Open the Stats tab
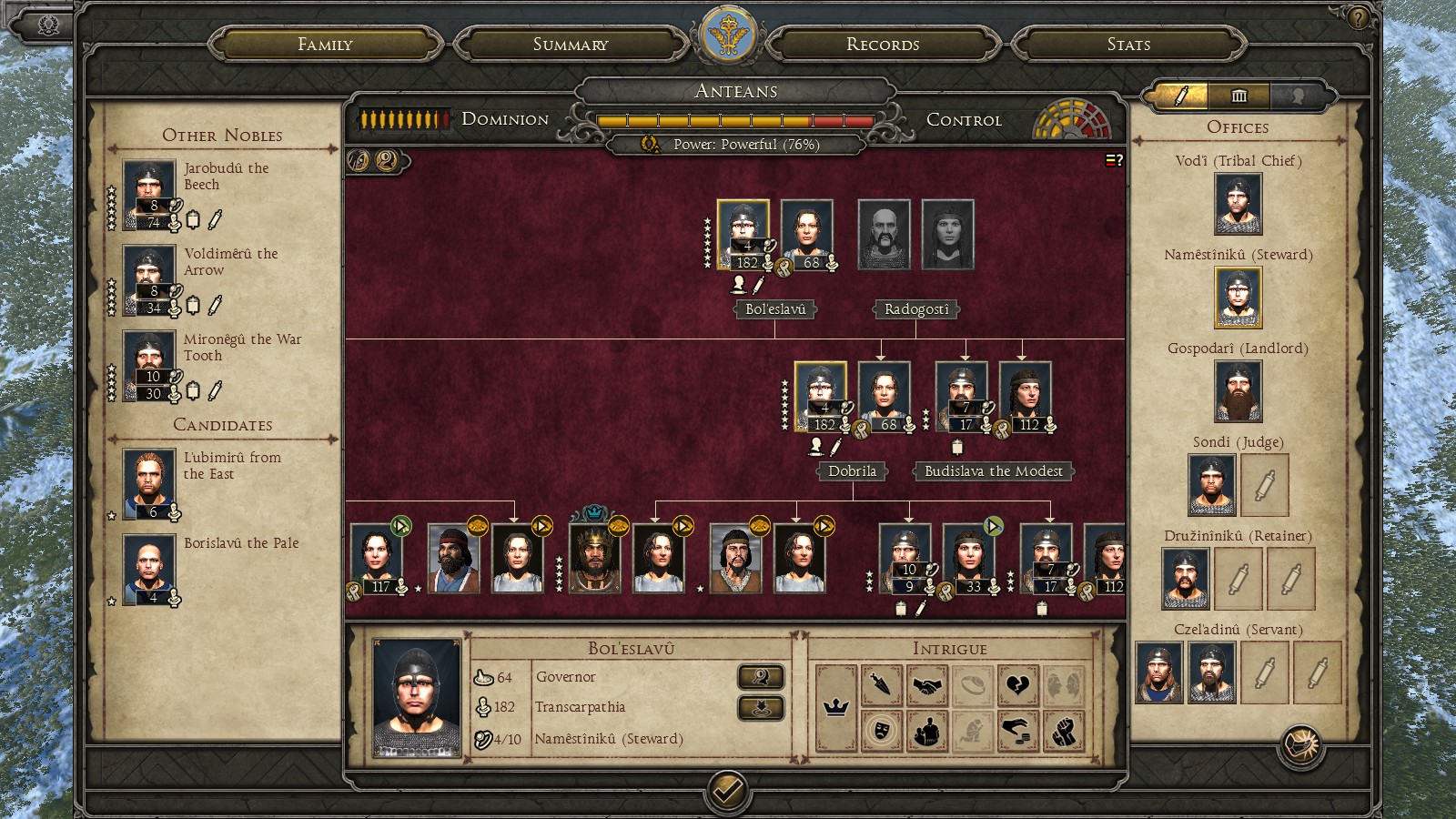Viewport: 1456px width, 819px height. [1128, 44]
